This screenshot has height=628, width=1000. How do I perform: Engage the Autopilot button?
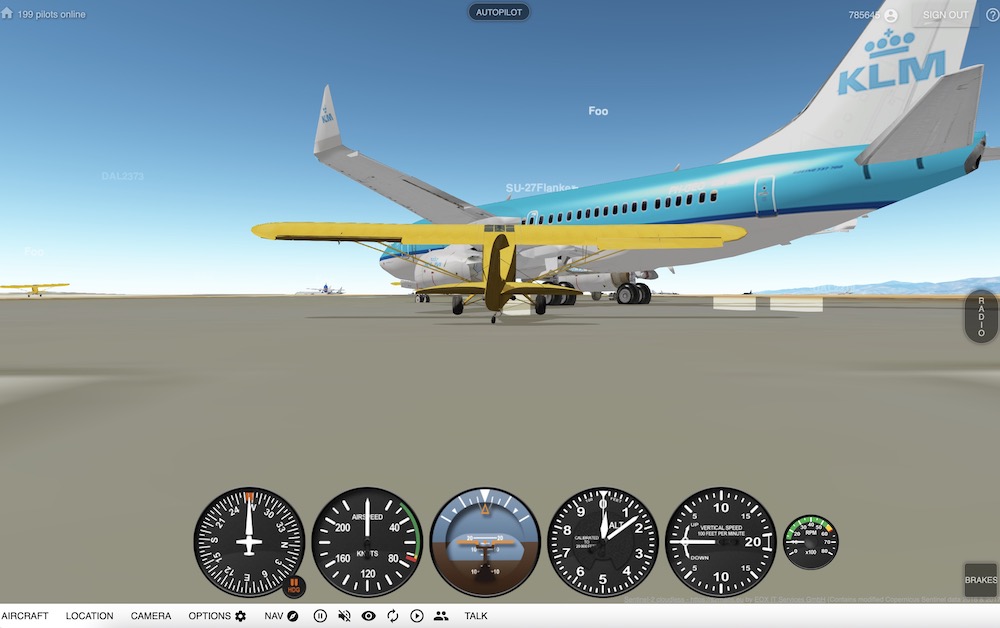pos(499,13)
